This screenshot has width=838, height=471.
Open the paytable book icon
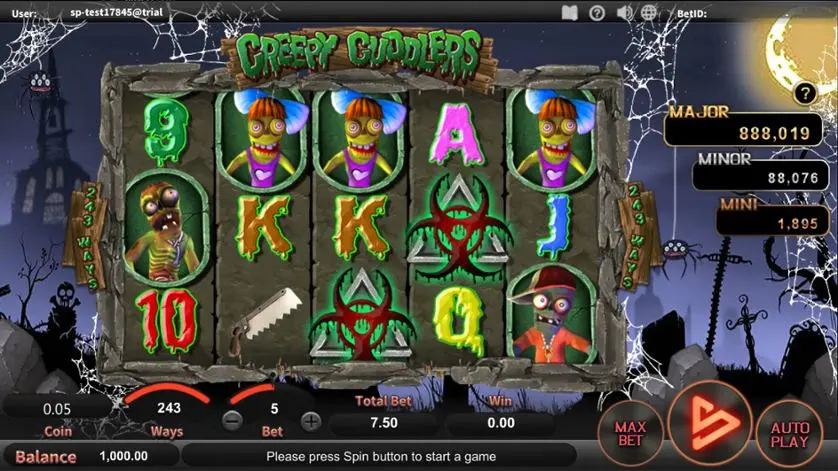click(x=570, y=13)
